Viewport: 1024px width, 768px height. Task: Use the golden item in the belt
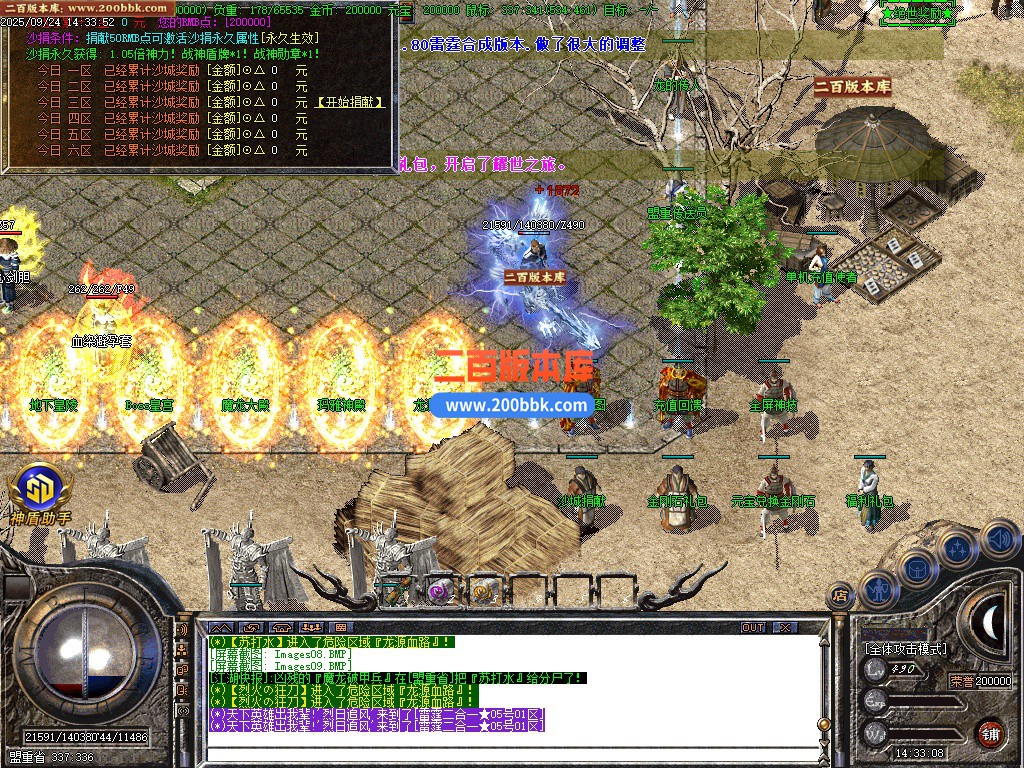483,591
